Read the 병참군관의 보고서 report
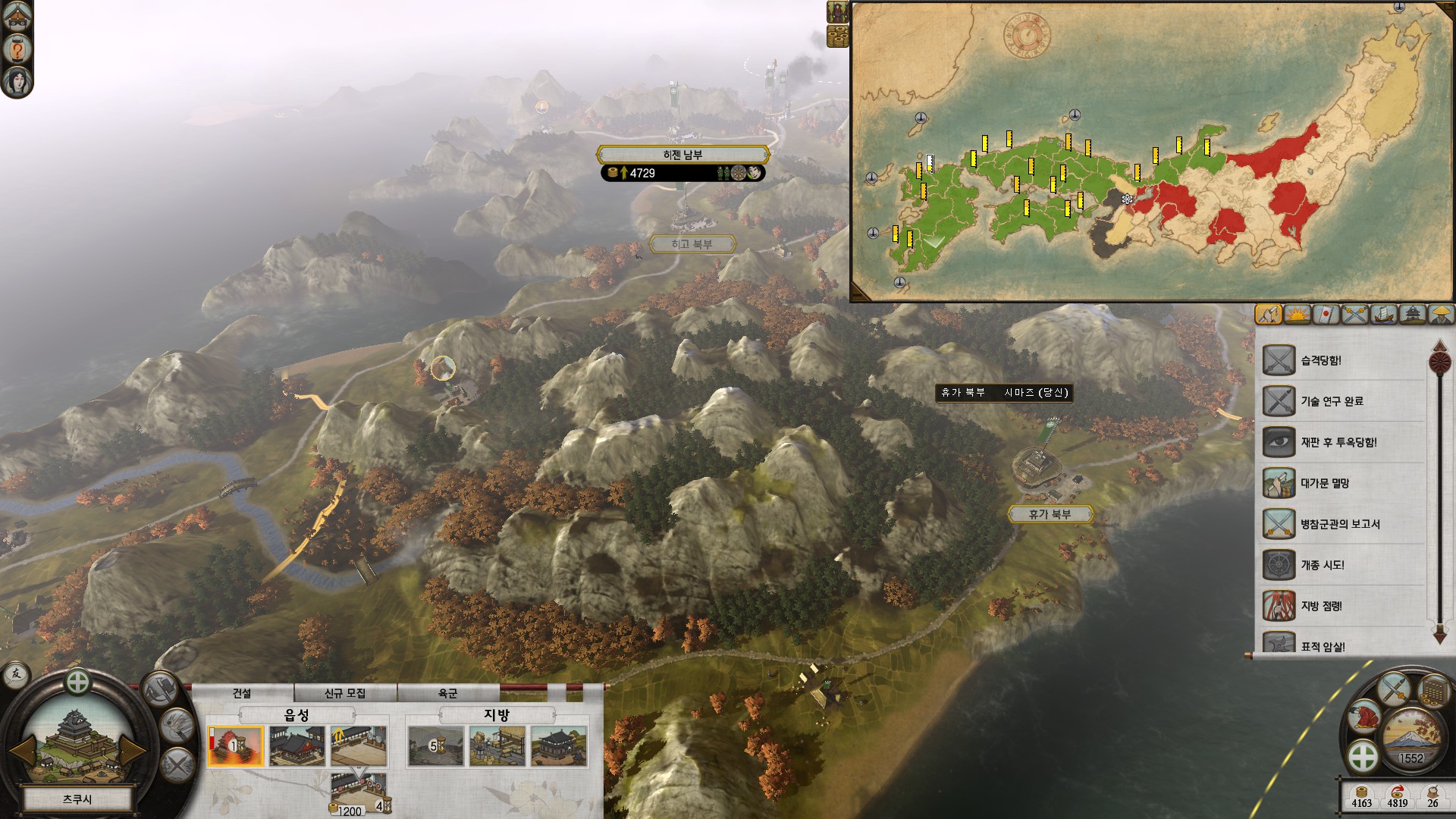The height and width of the screenshot is (819, 1456). (1340, 524)
